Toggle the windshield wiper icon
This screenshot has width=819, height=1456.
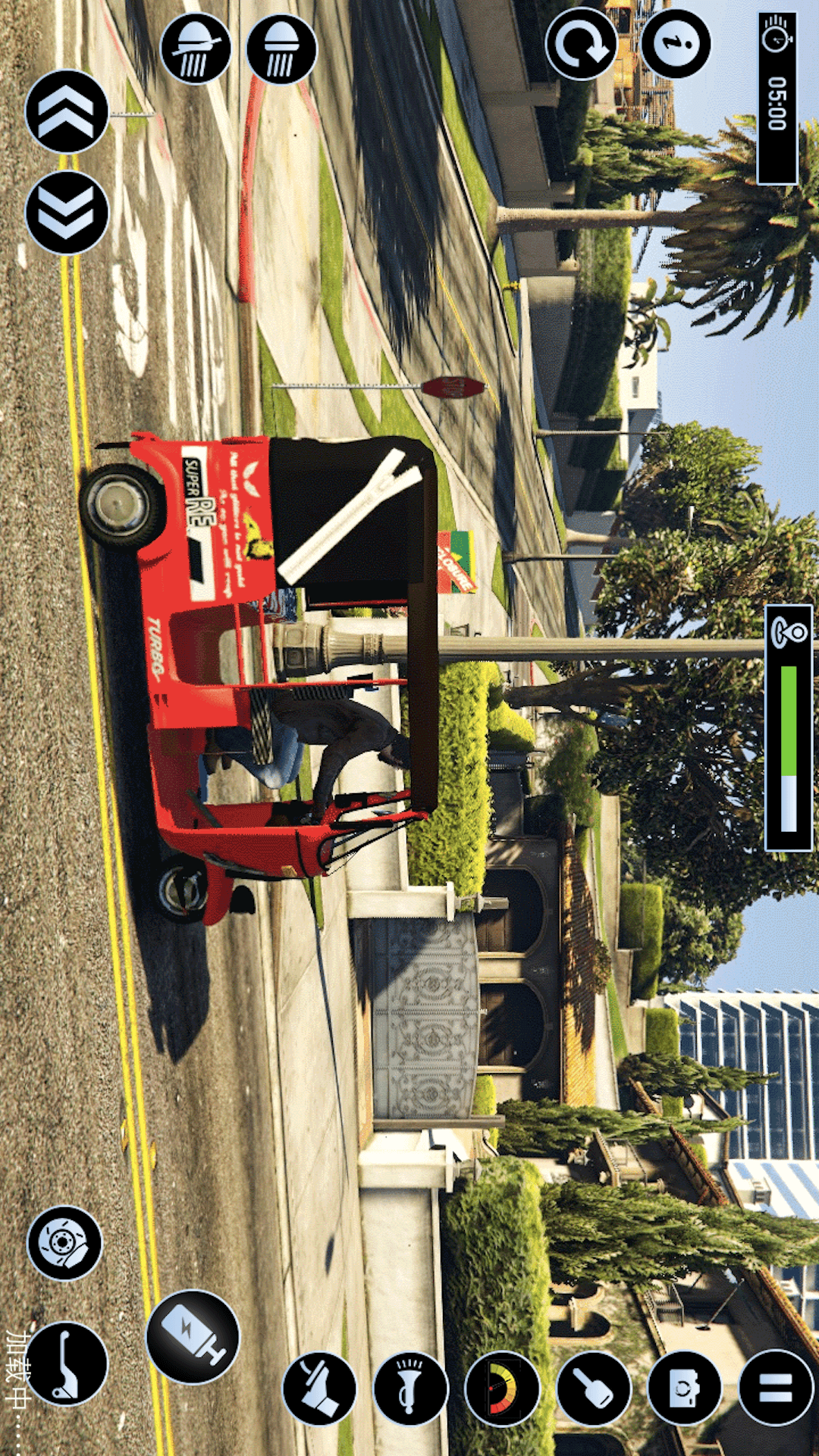point(319,1389)
